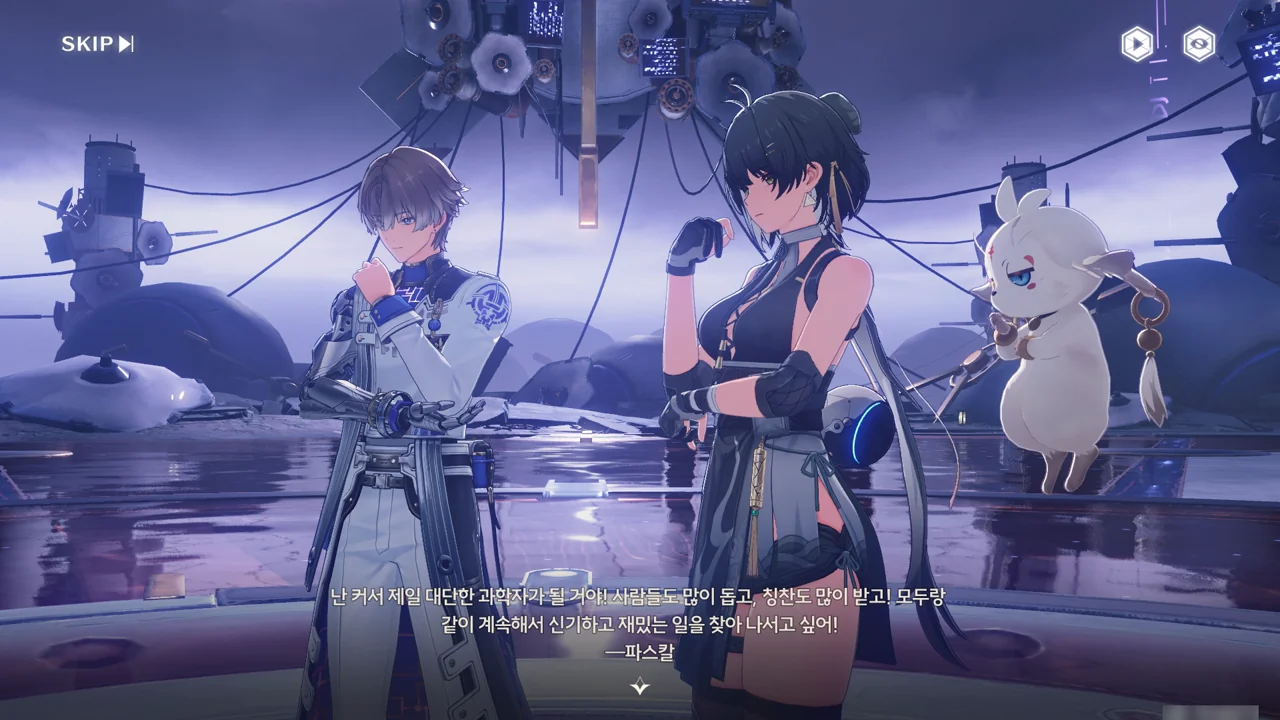Skip the cutscene with the SKIP button
Image resolution: width=1280 pixels, height=720 pixels.
point(97,44)
